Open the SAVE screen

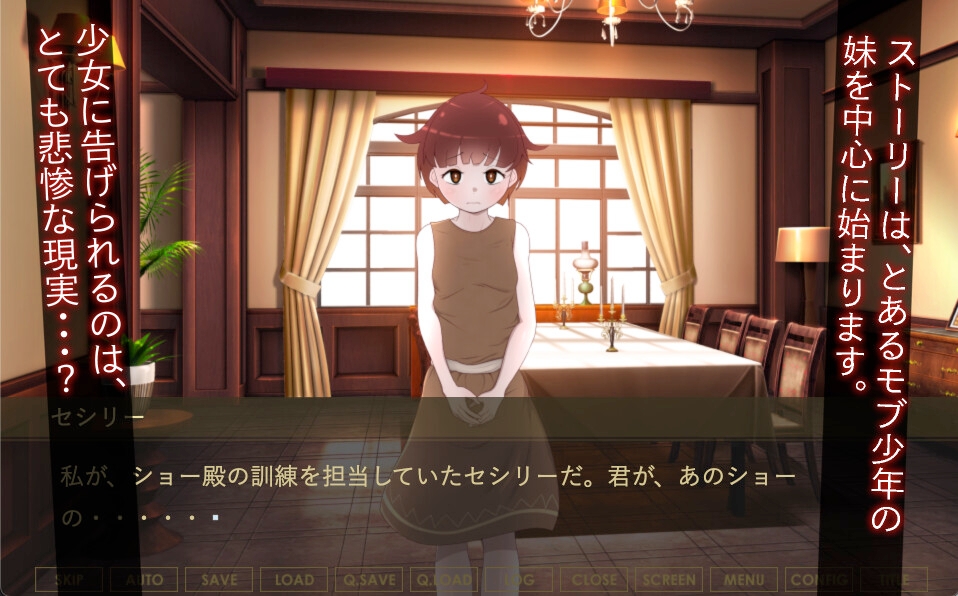(219, 580)
